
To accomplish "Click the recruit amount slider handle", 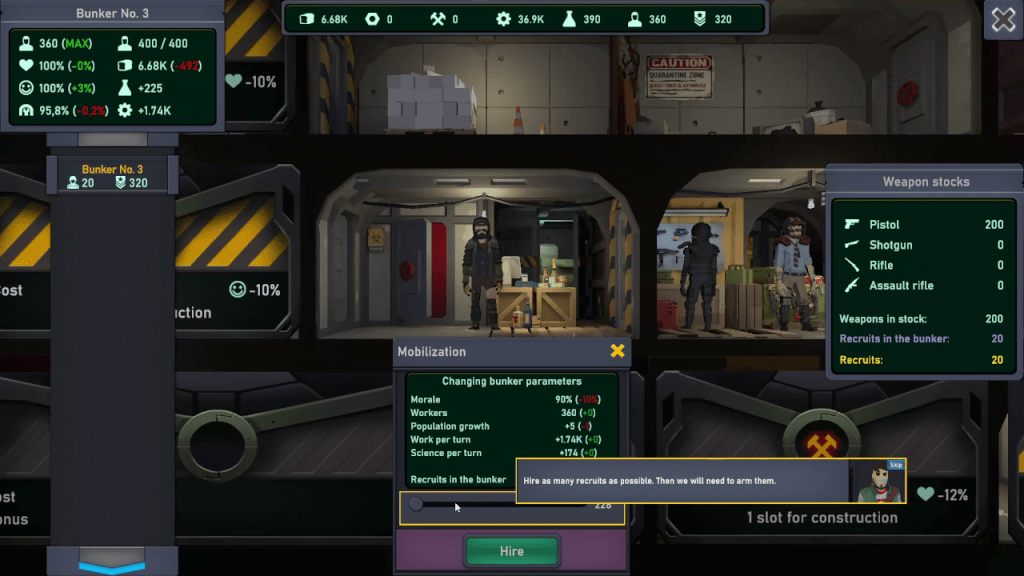I will tap(416, 505).
